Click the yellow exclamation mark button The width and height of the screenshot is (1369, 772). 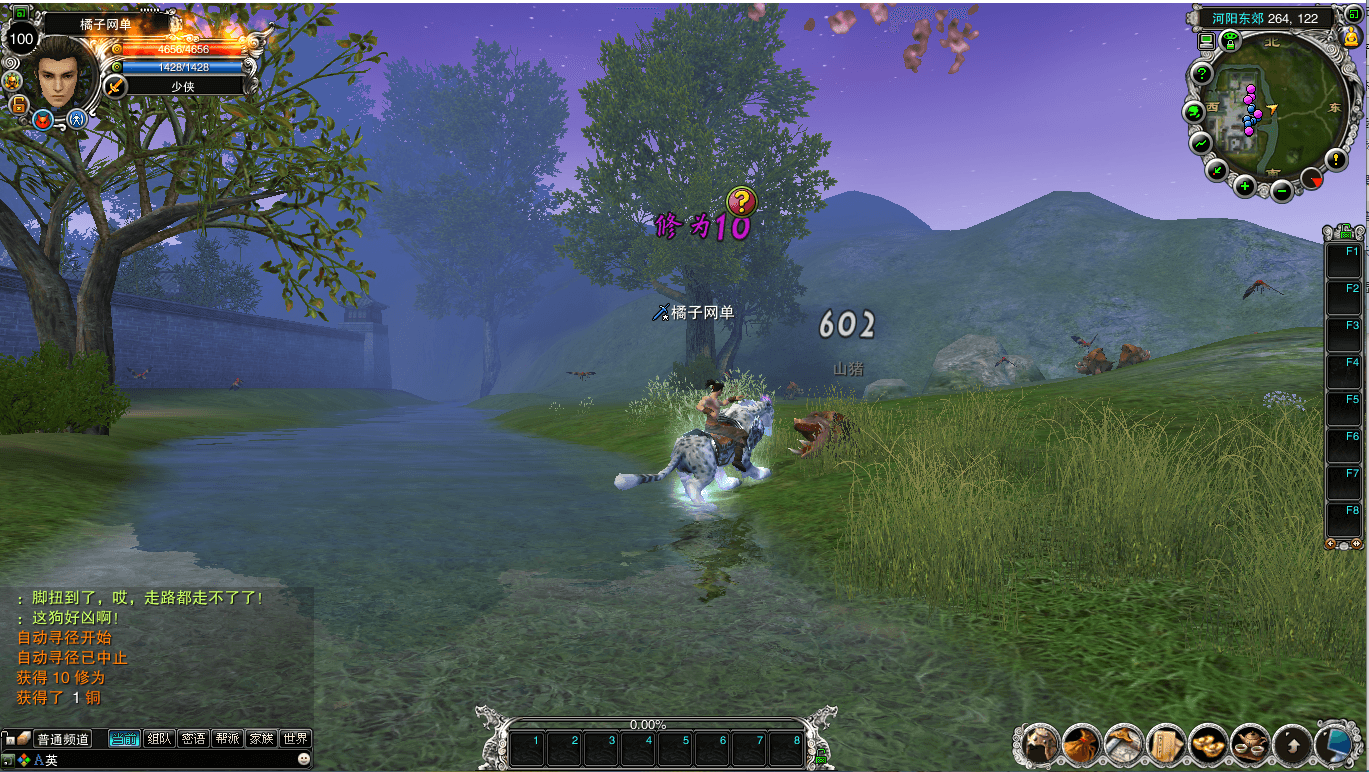[x=1336, y=159]
